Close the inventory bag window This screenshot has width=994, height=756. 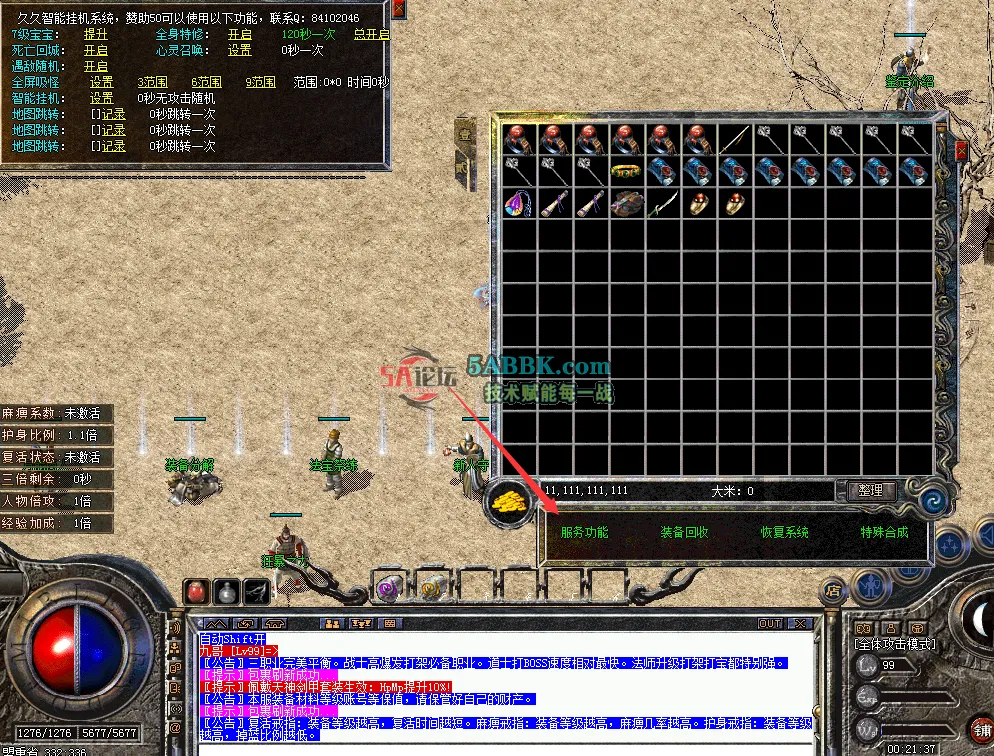[x=961, y=151]
